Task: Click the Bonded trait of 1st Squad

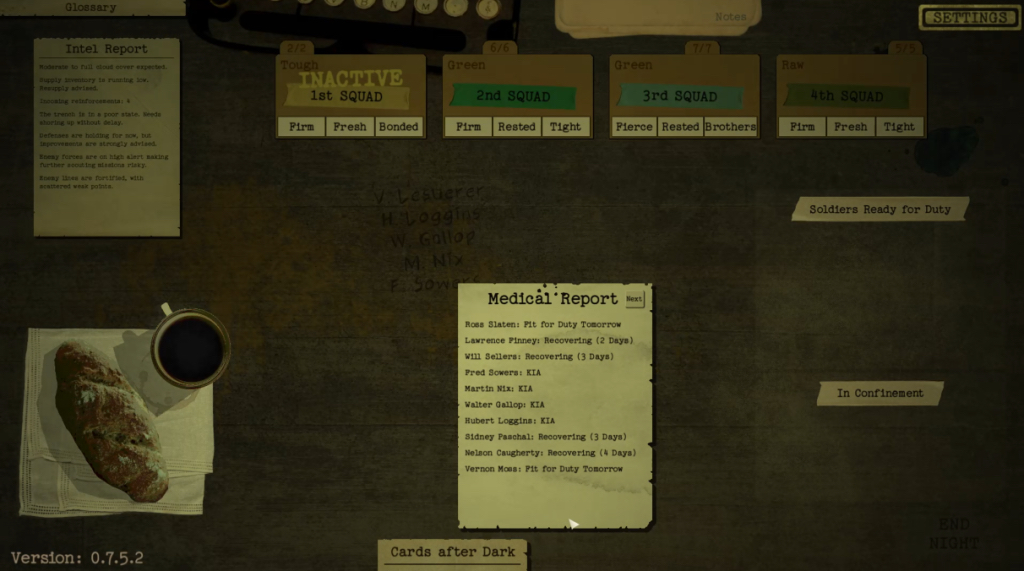Action: point(399,127)
